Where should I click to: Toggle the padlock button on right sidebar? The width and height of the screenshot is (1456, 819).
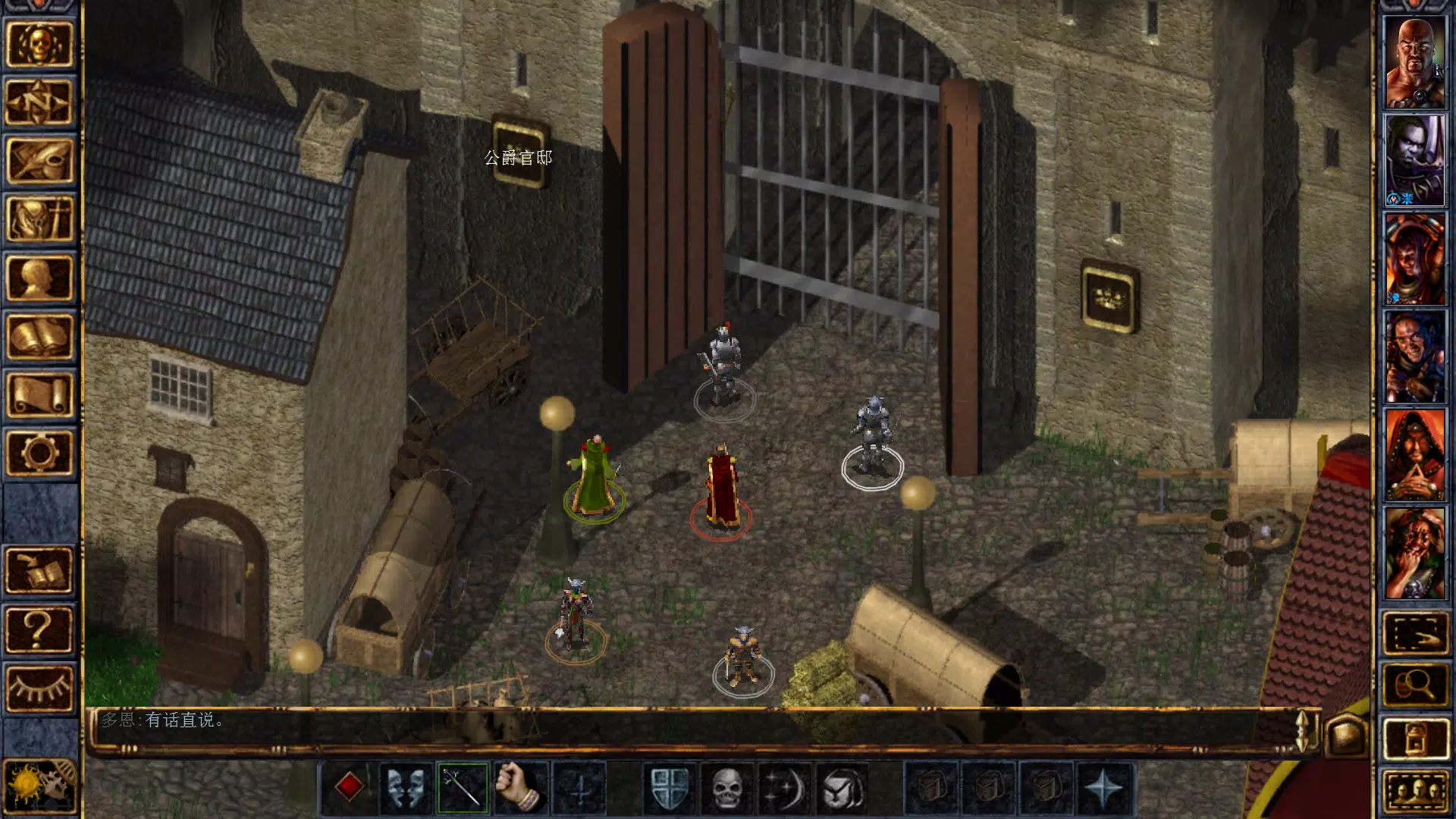[x=1414, y=738]
